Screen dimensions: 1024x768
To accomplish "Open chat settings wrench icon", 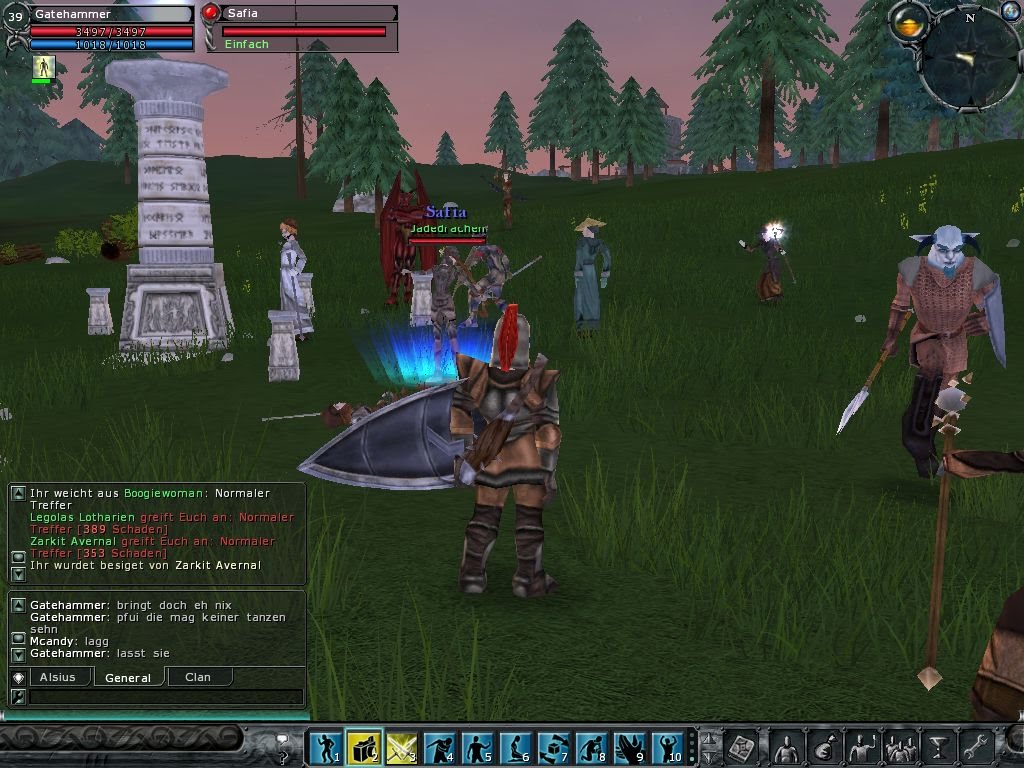I will click(18, 696).
